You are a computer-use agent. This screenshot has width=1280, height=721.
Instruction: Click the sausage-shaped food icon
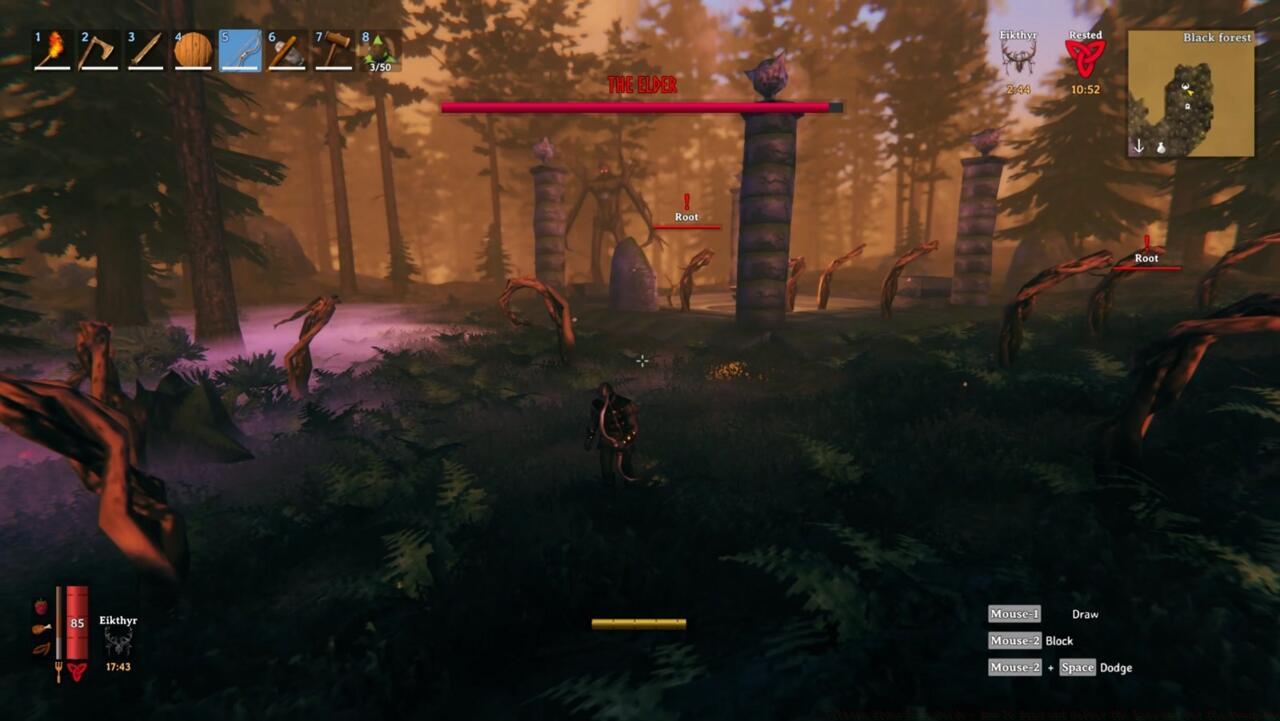[40, 648]
